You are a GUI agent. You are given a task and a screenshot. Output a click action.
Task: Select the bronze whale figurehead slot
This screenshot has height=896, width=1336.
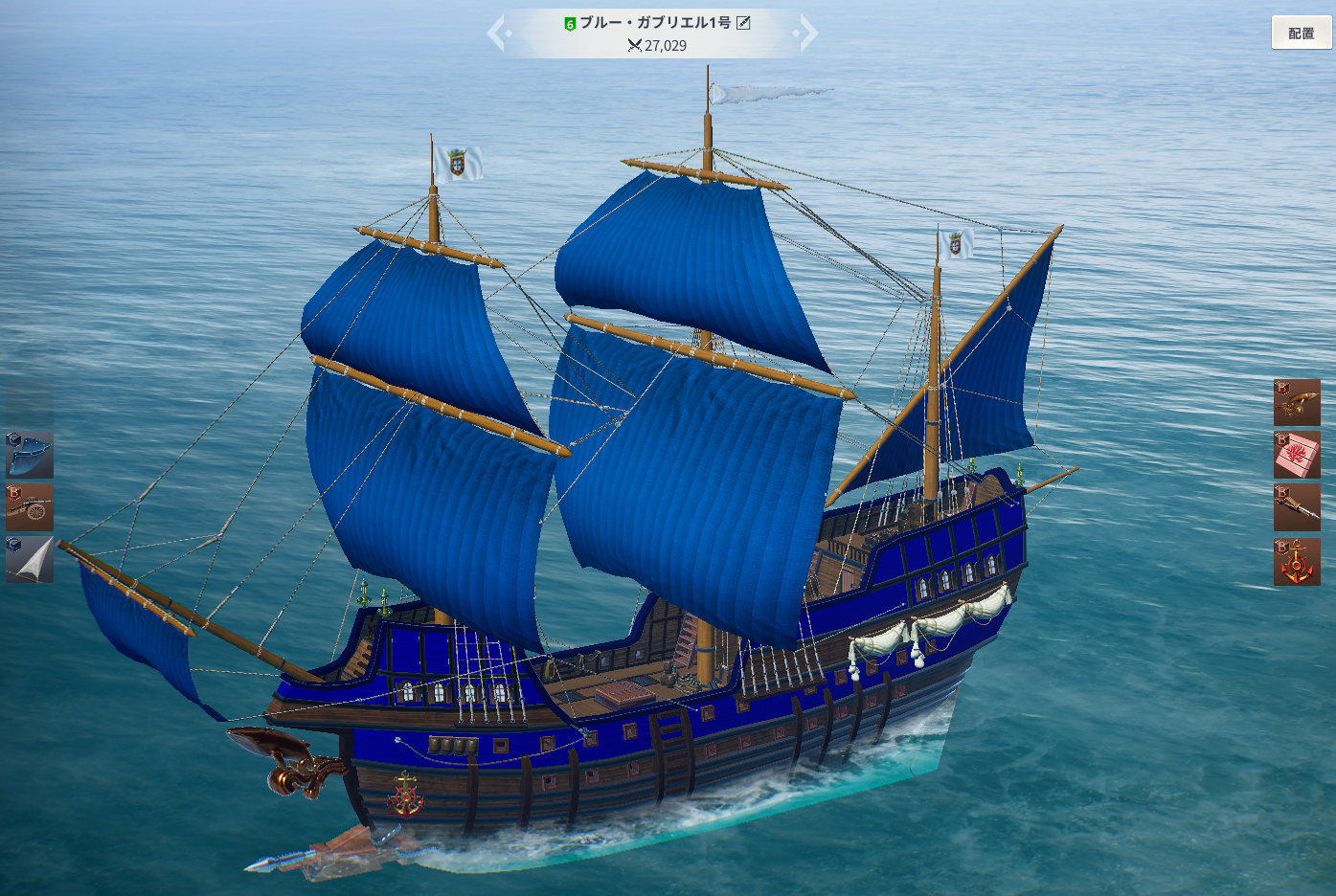pos(1297,402)
